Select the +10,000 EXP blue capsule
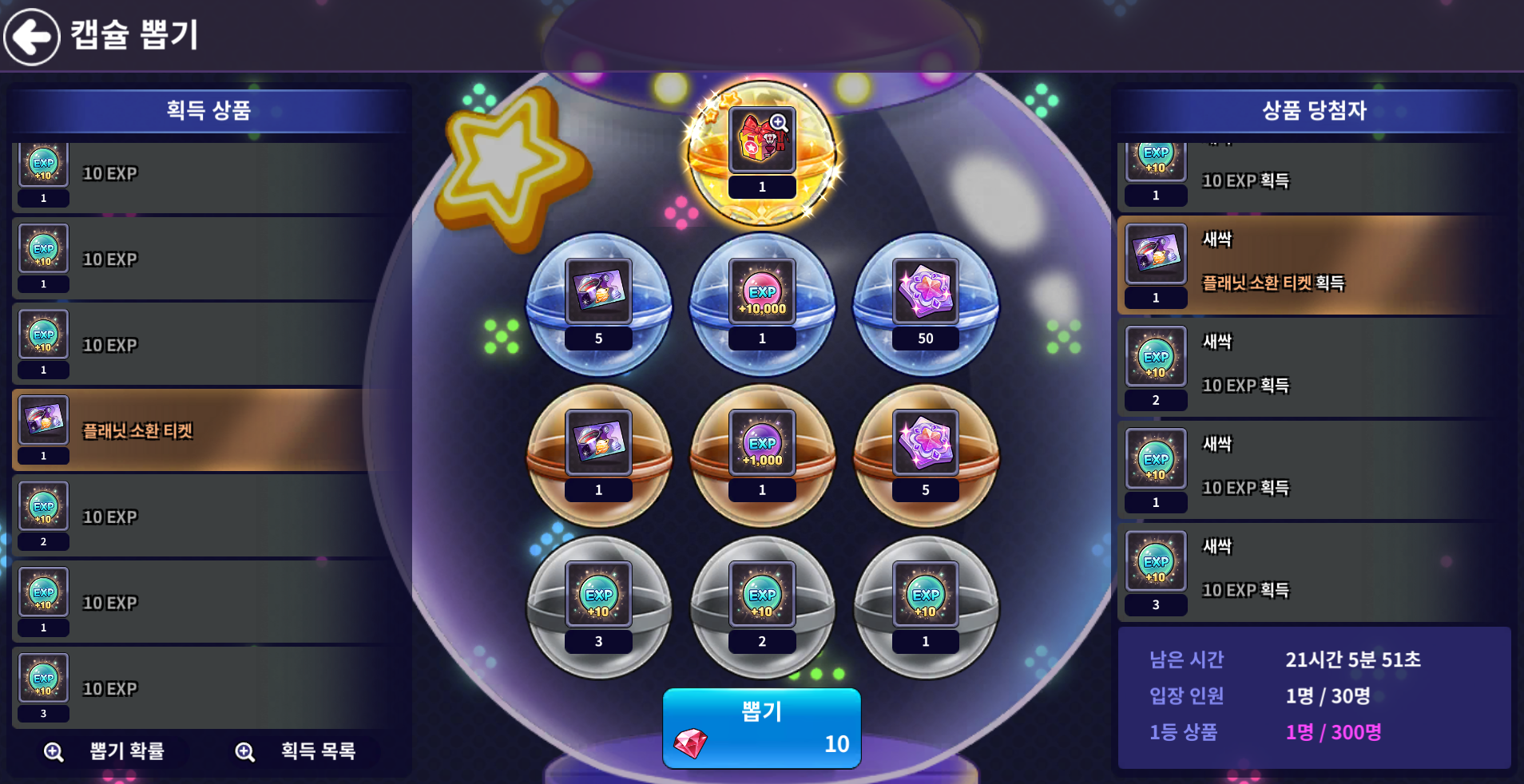1524x784 pixels. 762,303
